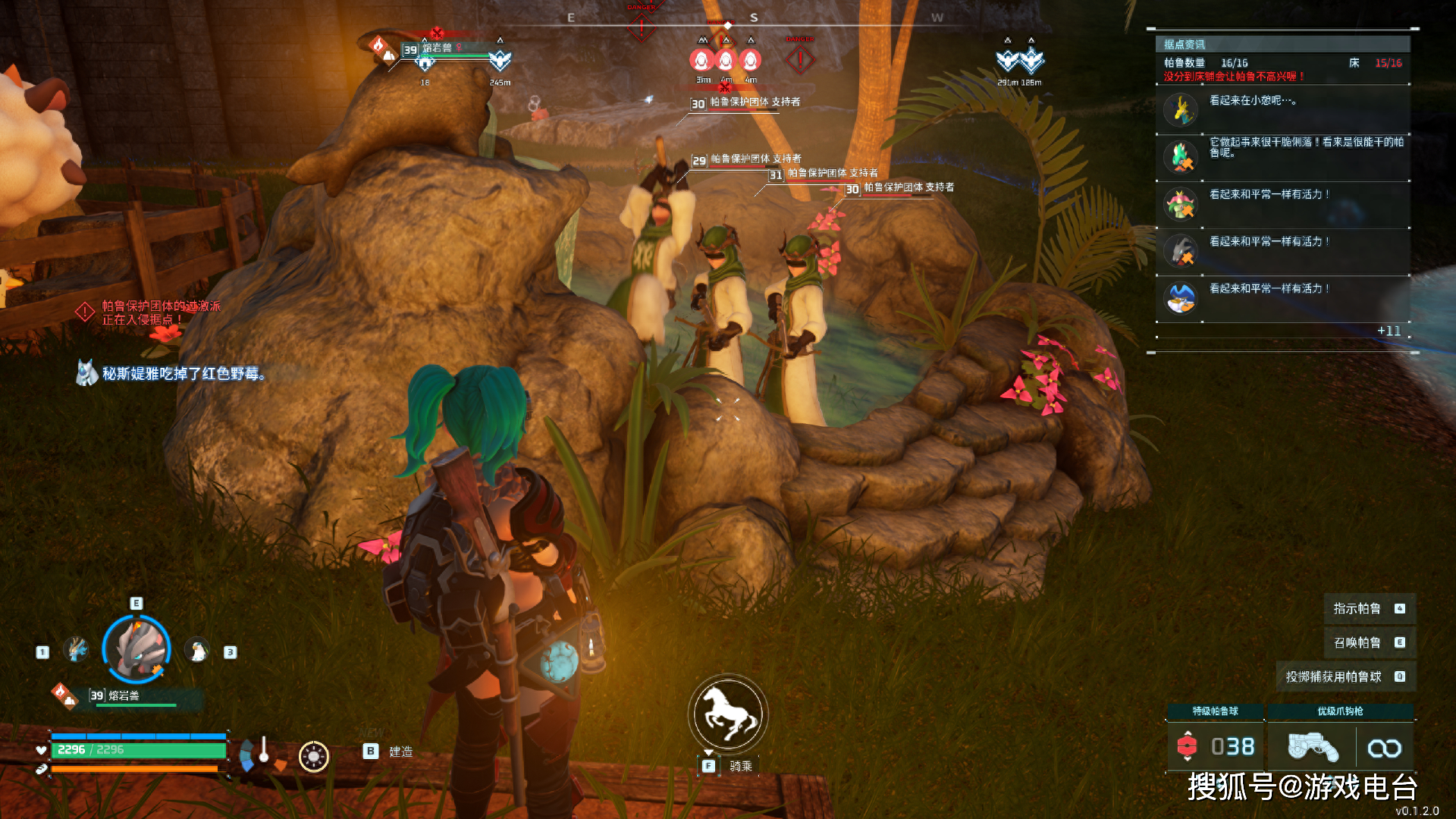The width and height of the screenshot is (1456, 819).
Task: Select the blue penguin pal row
Action: (1283, 299)
